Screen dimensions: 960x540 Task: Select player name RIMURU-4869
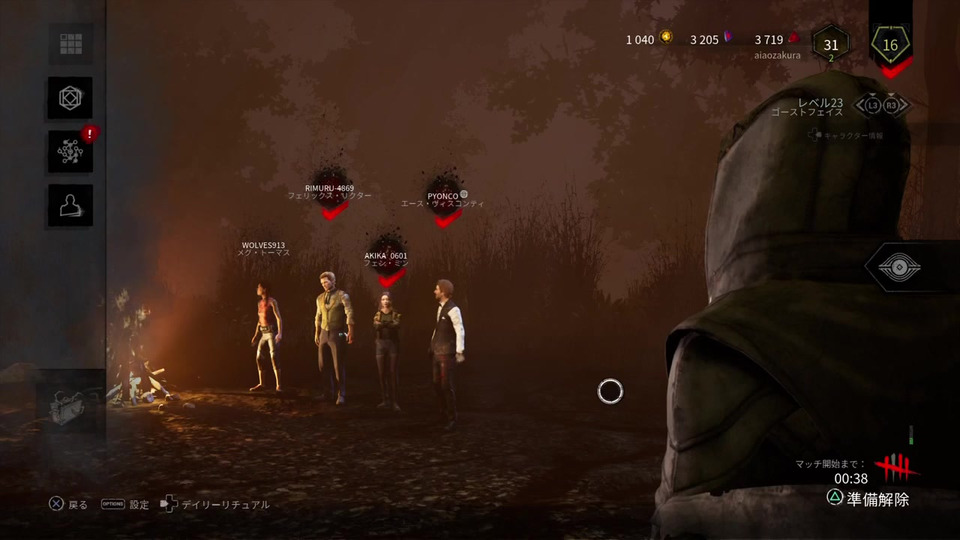tap(329, 188)
